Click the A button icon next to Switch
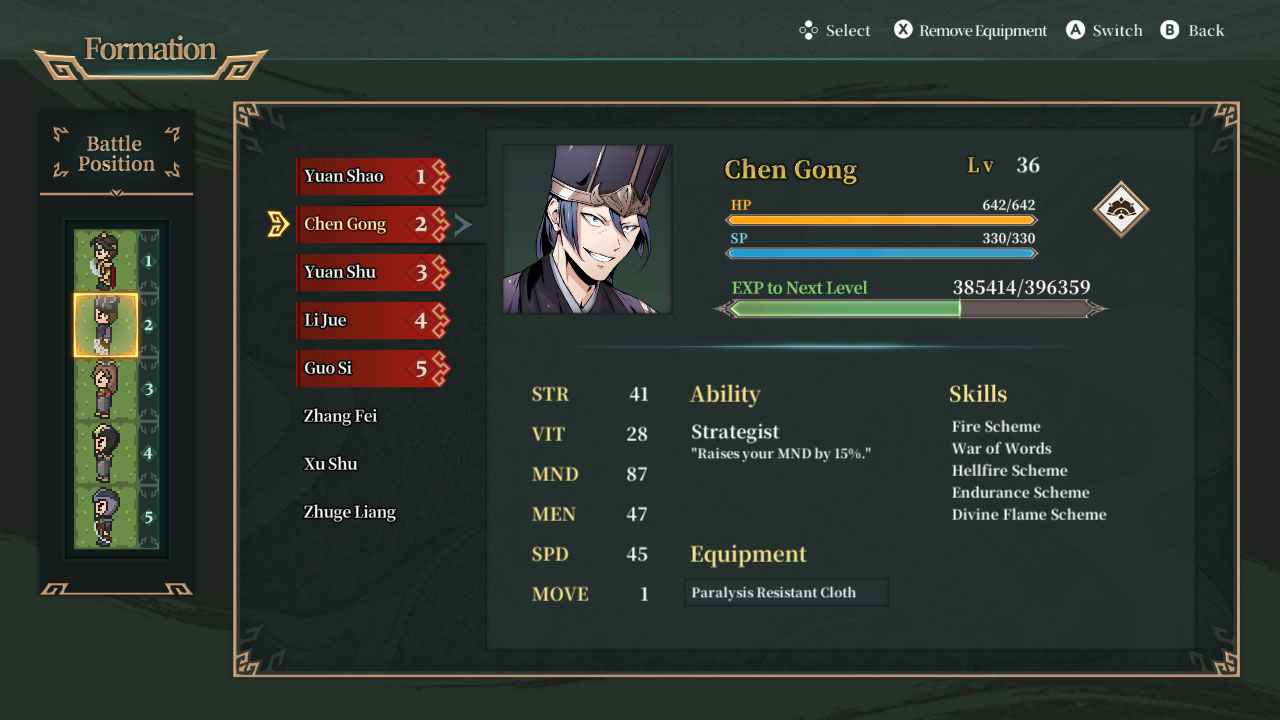The height and width of the screenshot is (720, 1280). (x=1074, y=30)
